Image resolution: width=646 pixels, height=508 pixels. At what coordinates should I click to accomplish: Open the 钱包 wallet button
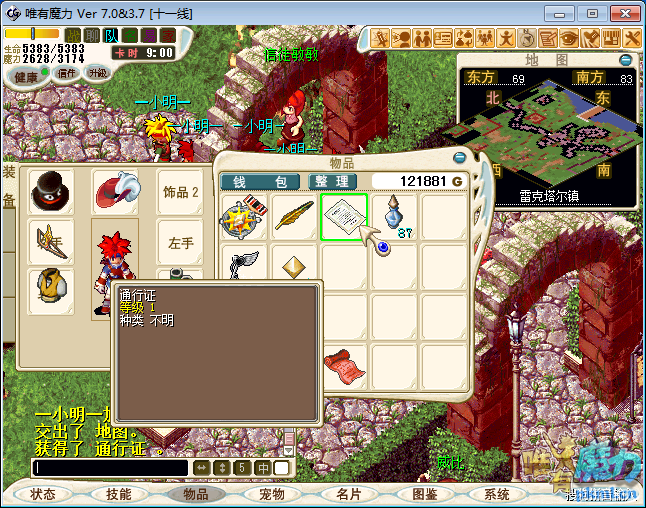click(x=259, y=181)
